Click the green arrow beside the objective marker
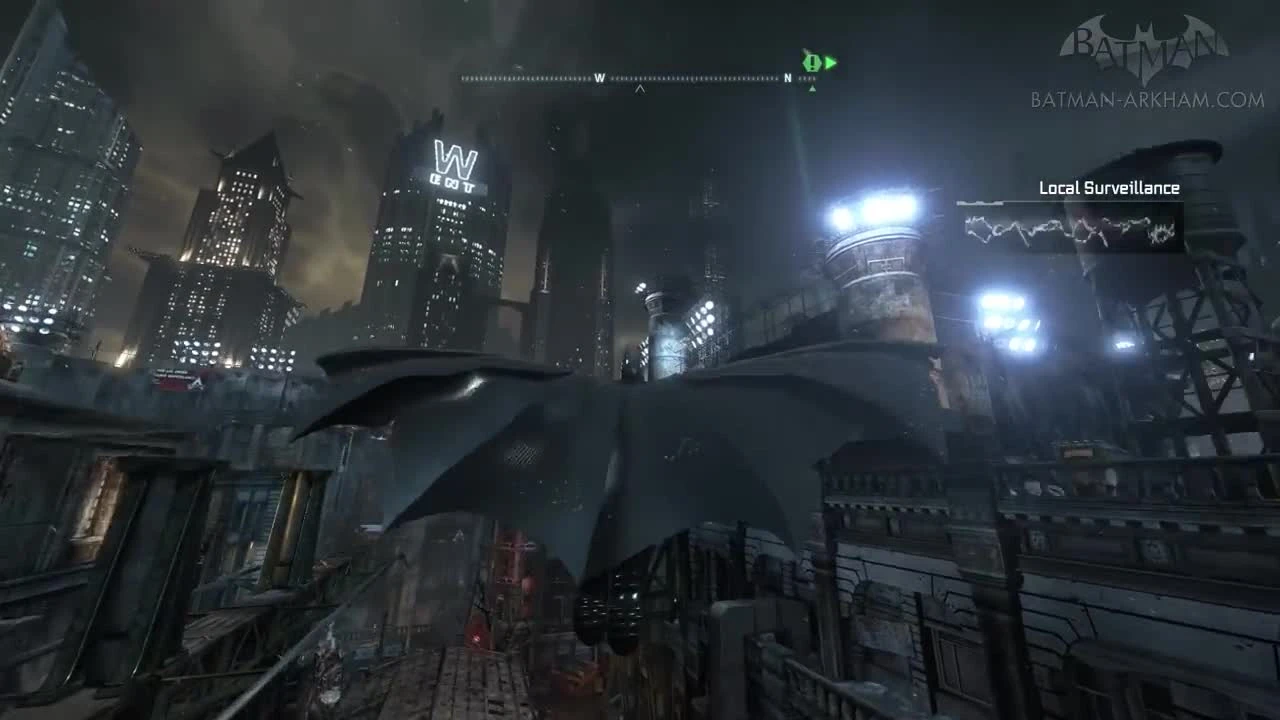This screenshot has height=720, width=1280. [831, 62]
